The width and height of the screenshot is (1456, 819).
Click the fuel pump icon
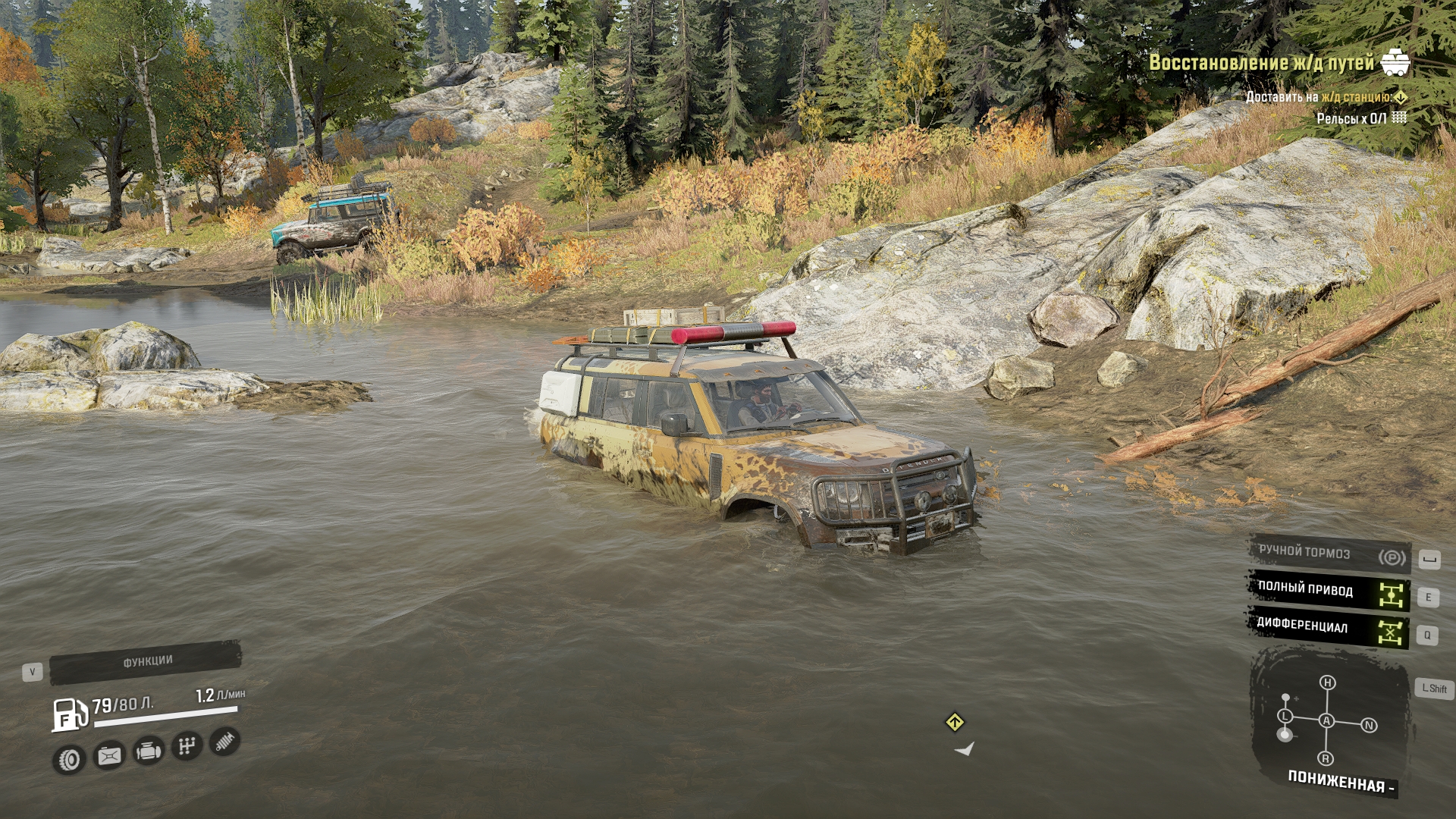tap(69, 714)
